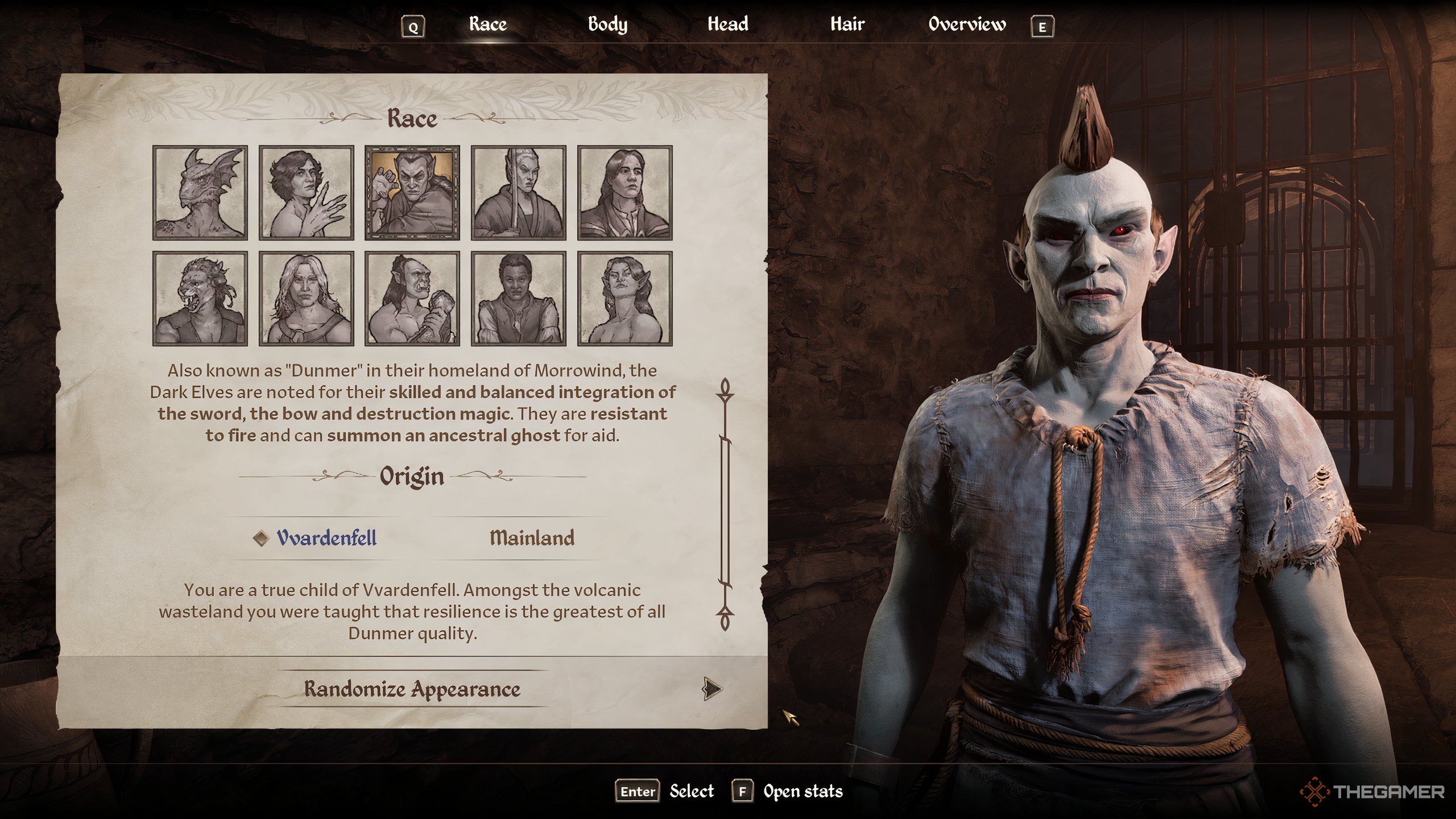
Task: Choose the blonde long-haired Nord portrait
Action: pyautogui.click(x=306, y=299)
